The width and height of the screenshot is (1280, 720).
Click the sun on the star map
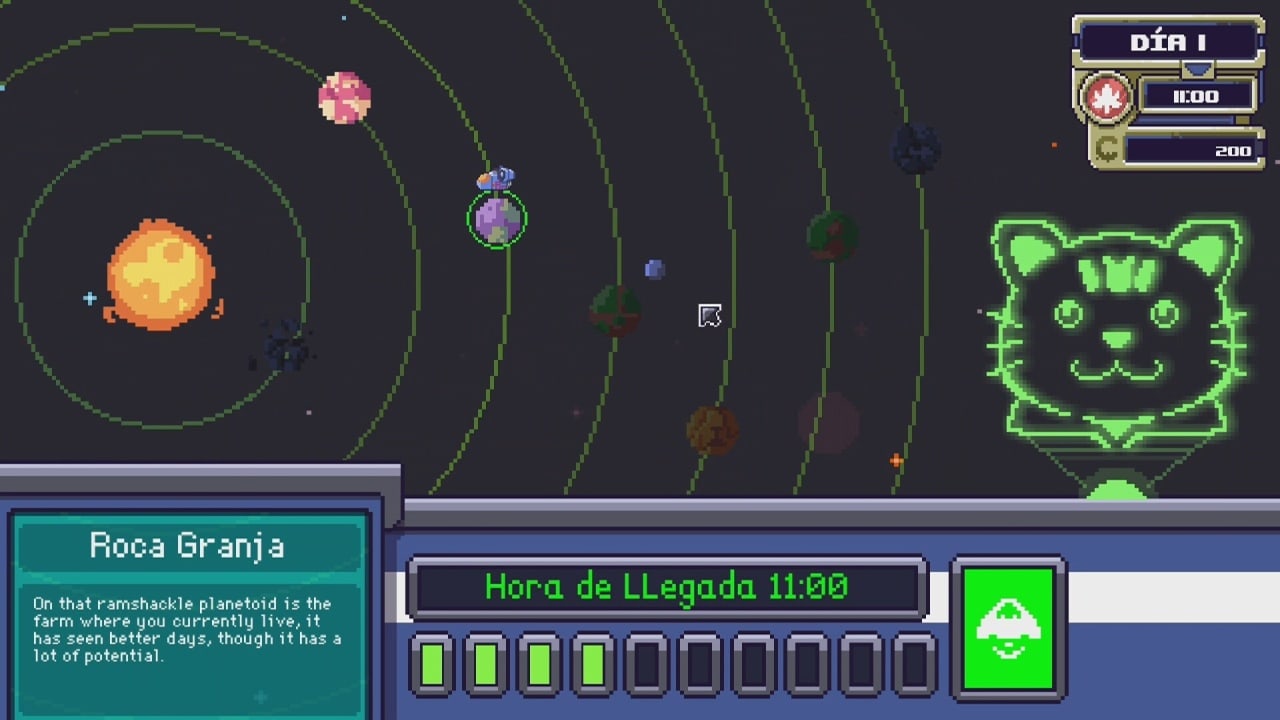coord(160,275)
